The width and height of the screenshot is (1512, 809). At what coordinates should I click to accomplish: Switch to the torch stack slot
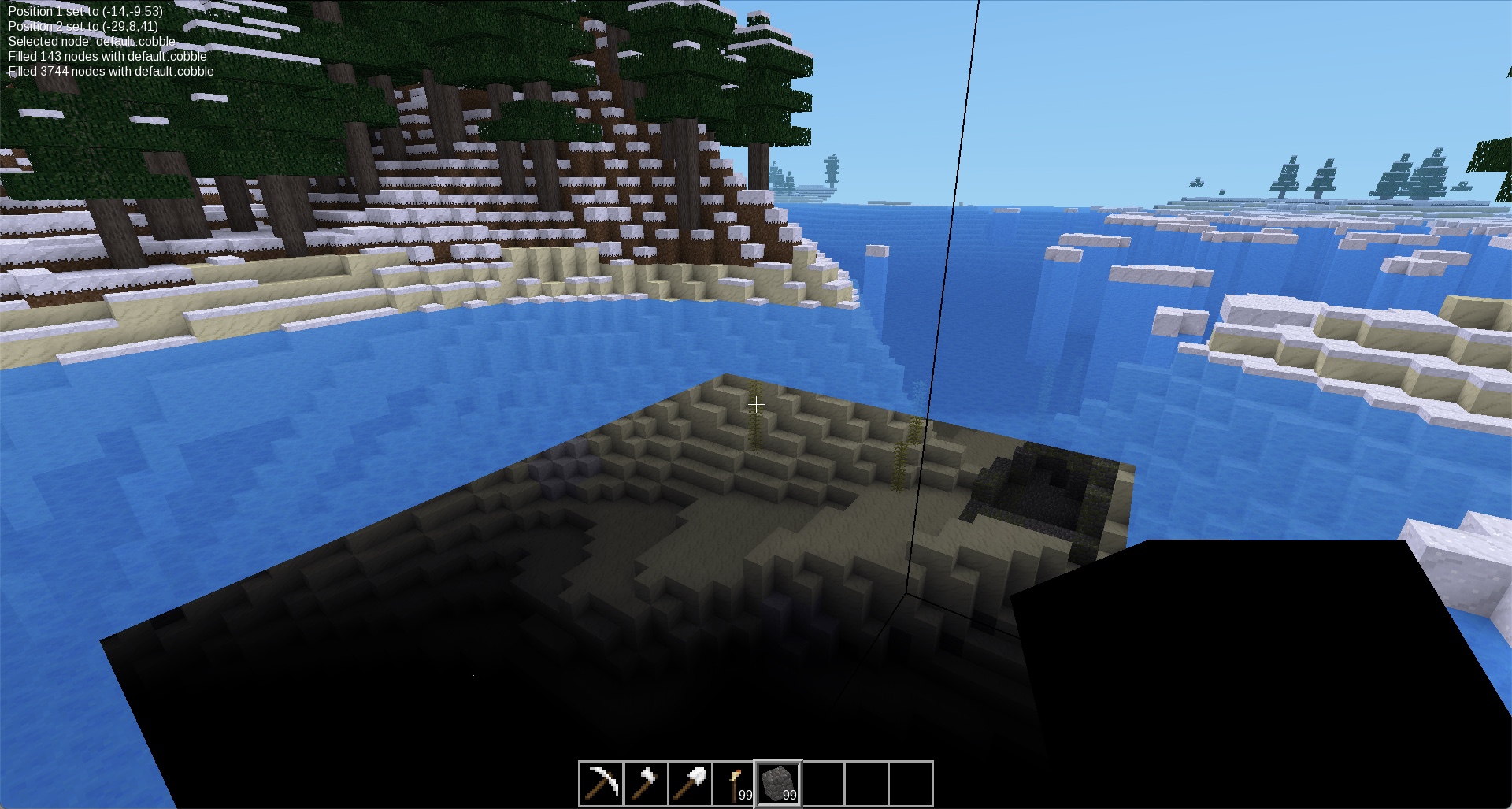(734, 784)
